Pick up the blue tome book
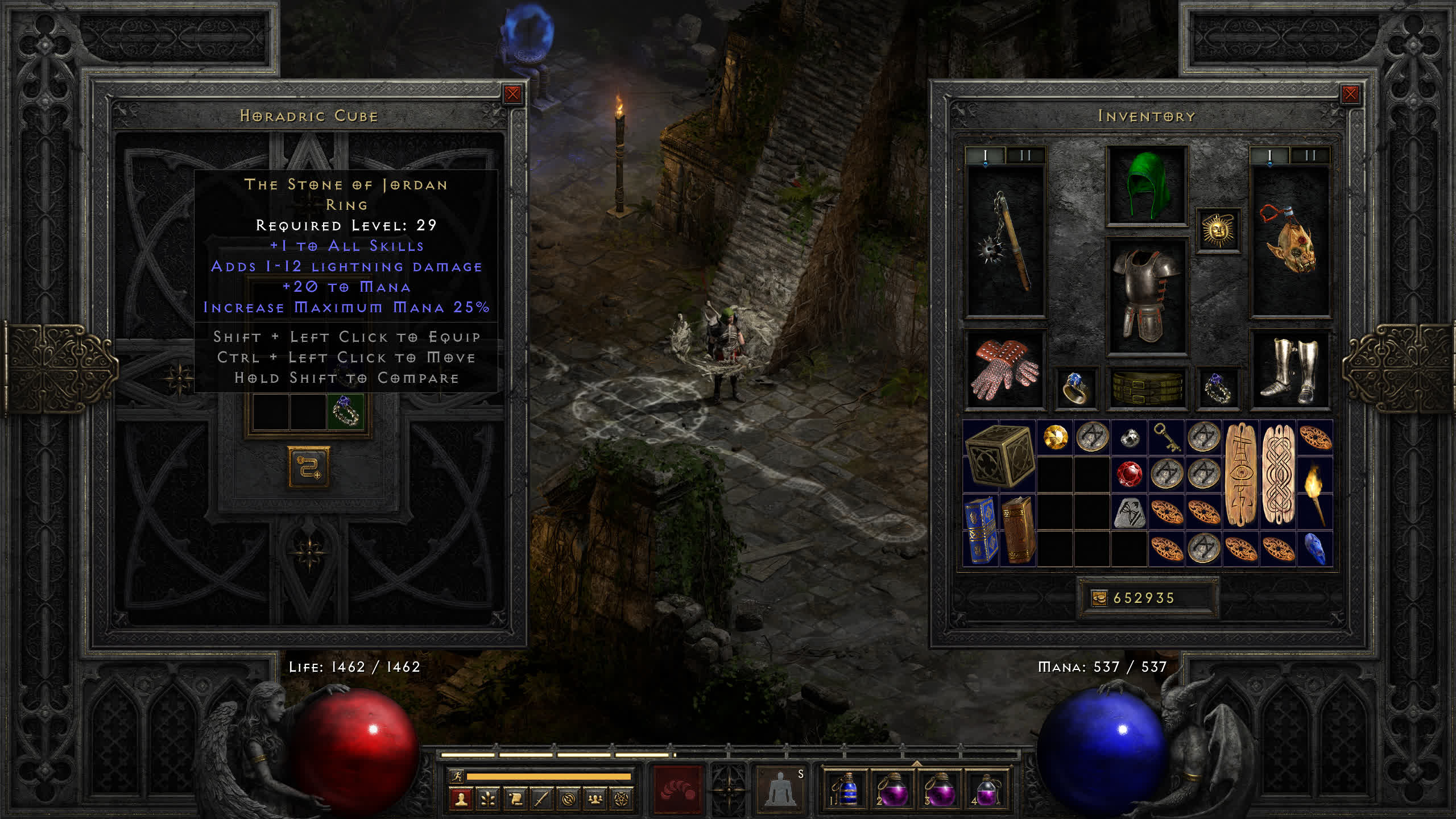 point(981,530)
